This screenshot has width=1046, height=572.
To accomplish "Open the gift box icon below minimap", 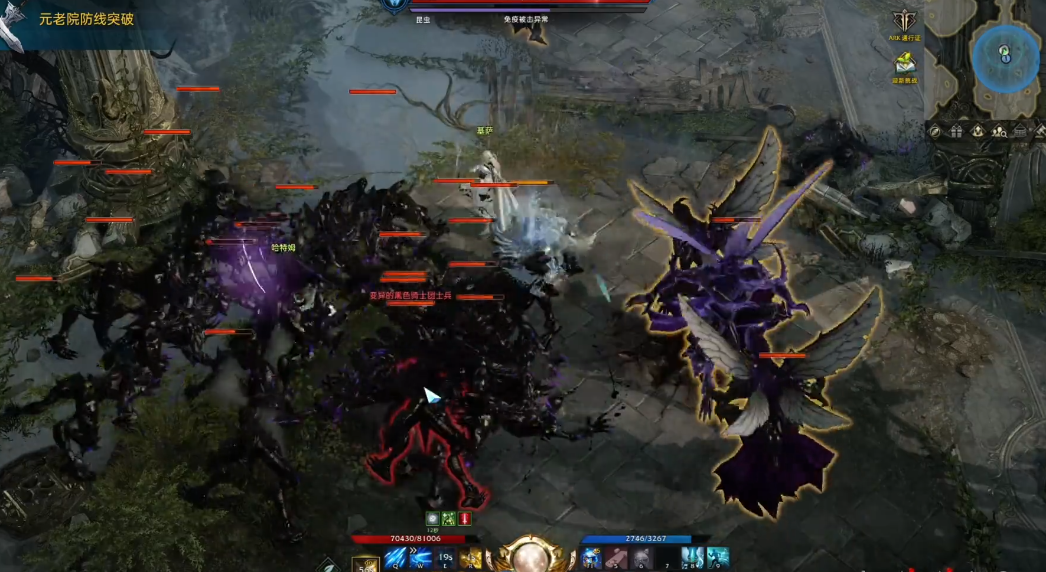I will [956, 131].
